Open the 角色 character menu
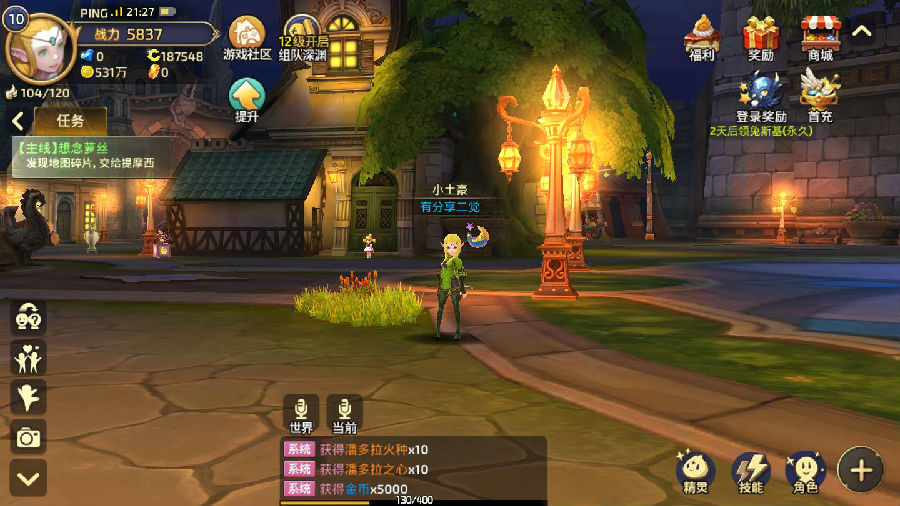This screenshot has height=506, width=900. click(x=804, y=471)
